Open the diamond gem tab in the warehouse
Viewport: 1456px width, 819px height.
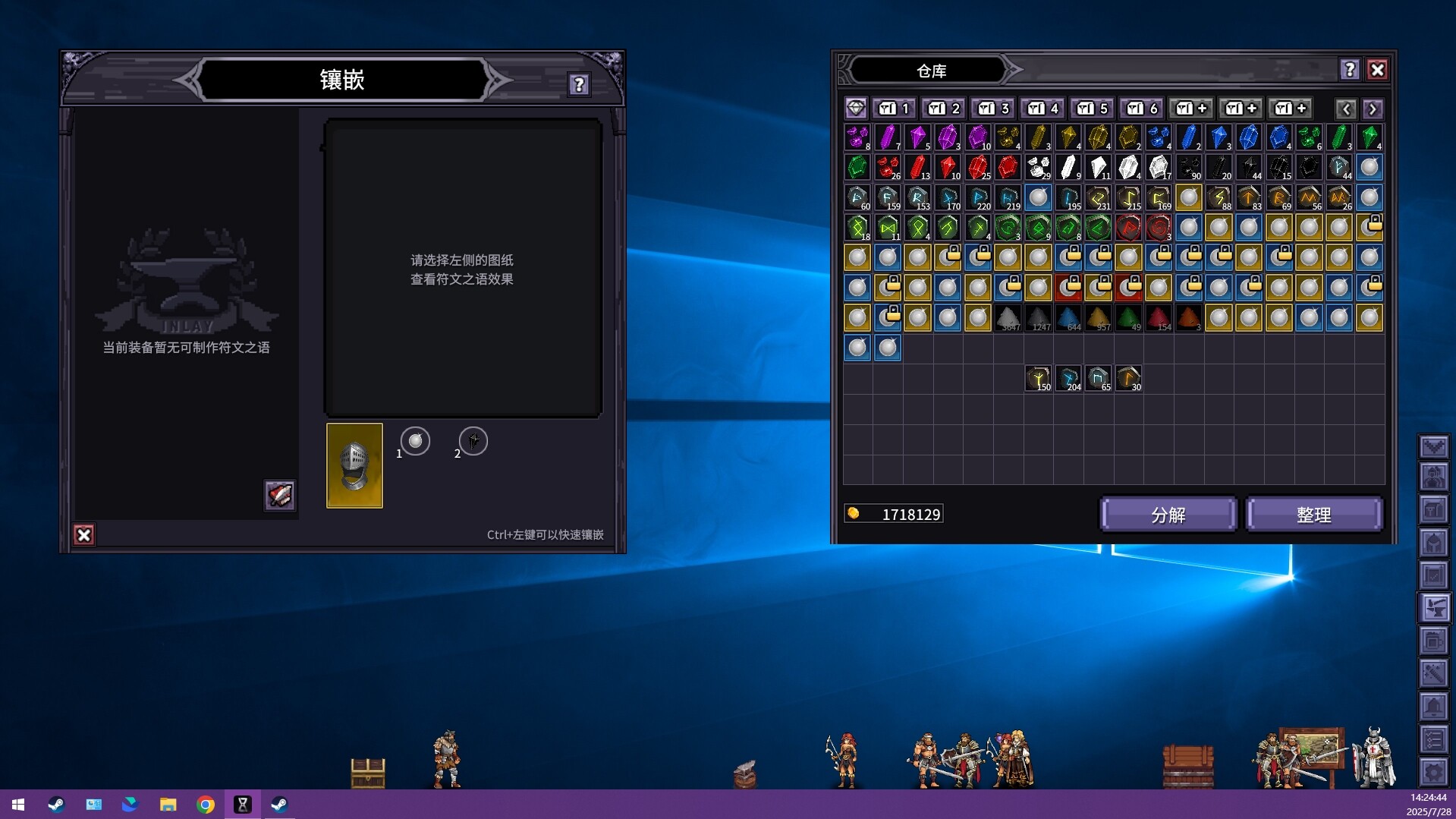click(x=857, y=108)
